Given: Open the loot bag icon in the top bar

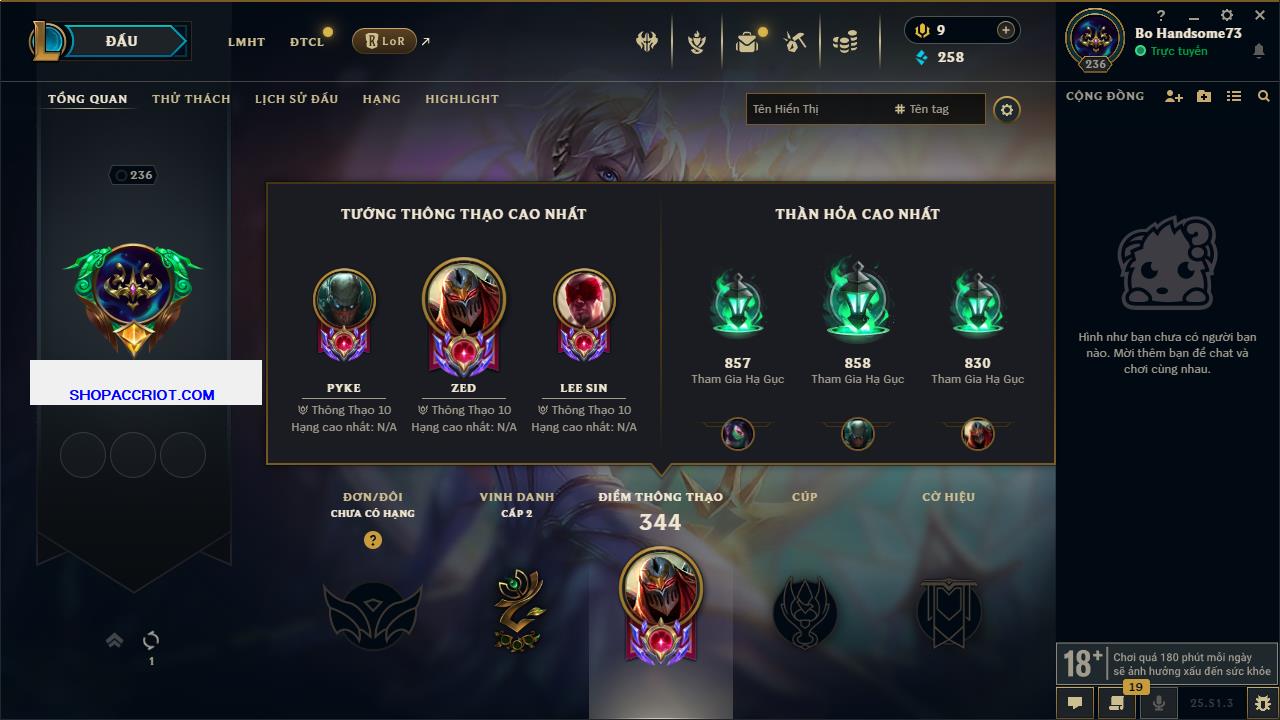Looking at the screenshot, I should point(746,42).
